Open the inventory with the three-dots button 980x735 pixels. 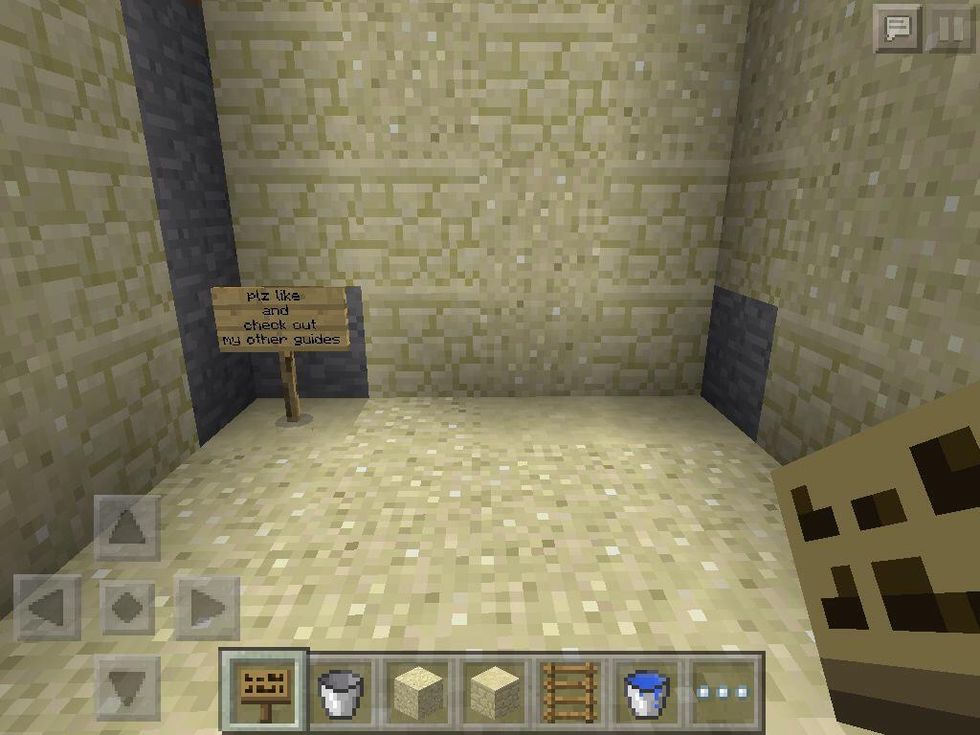click(x=725, y=690)
